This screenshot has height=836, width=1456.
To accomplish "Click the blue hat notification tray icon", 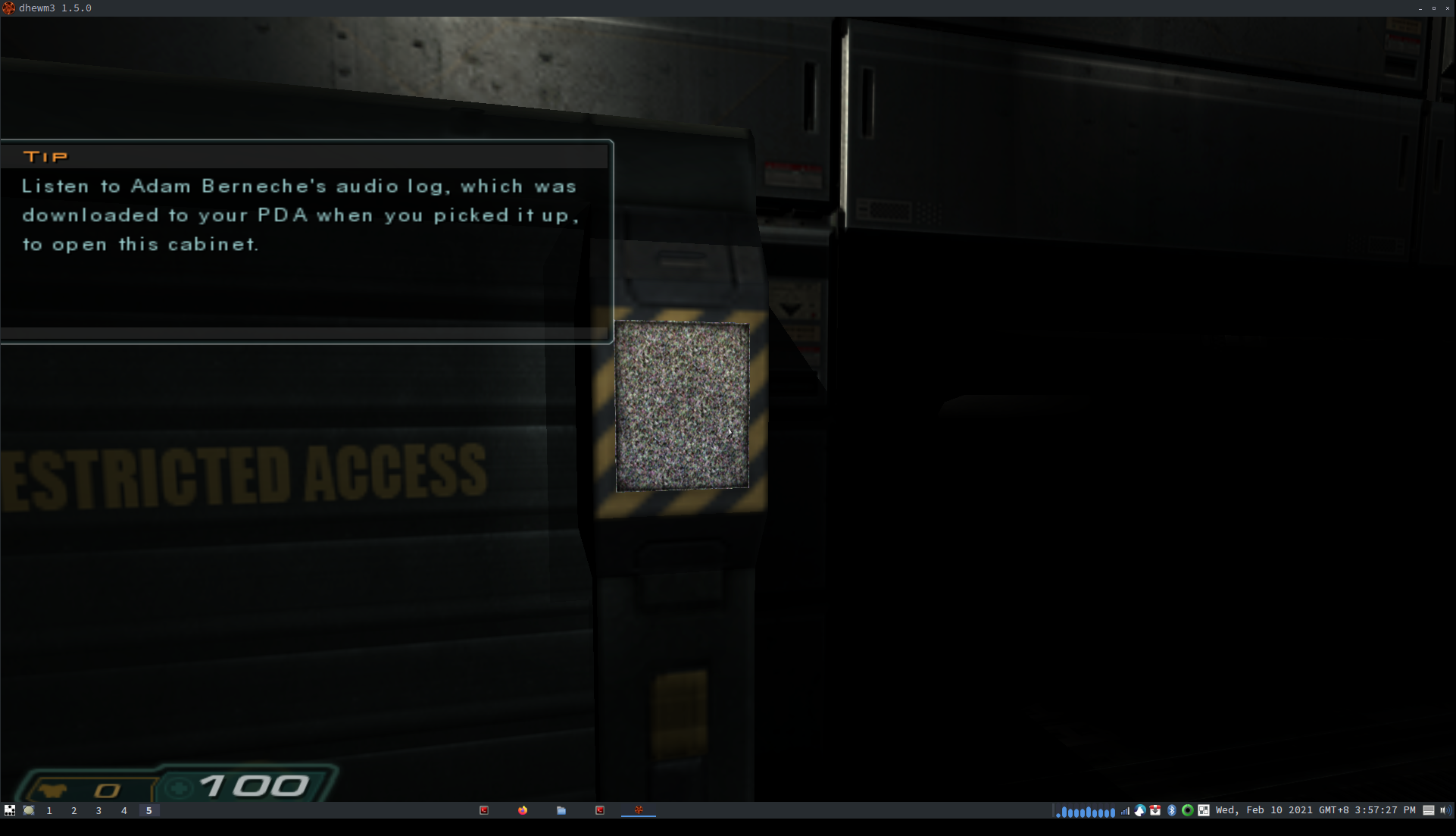I will click(1140, 810).
